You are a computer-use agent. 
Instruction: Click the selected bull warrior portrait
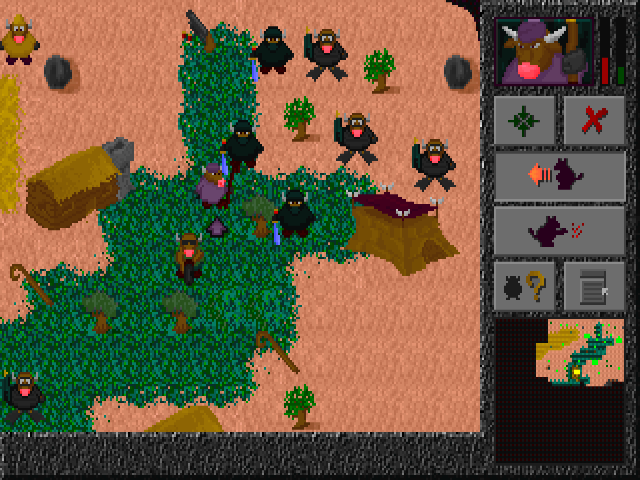click(544, 53)
